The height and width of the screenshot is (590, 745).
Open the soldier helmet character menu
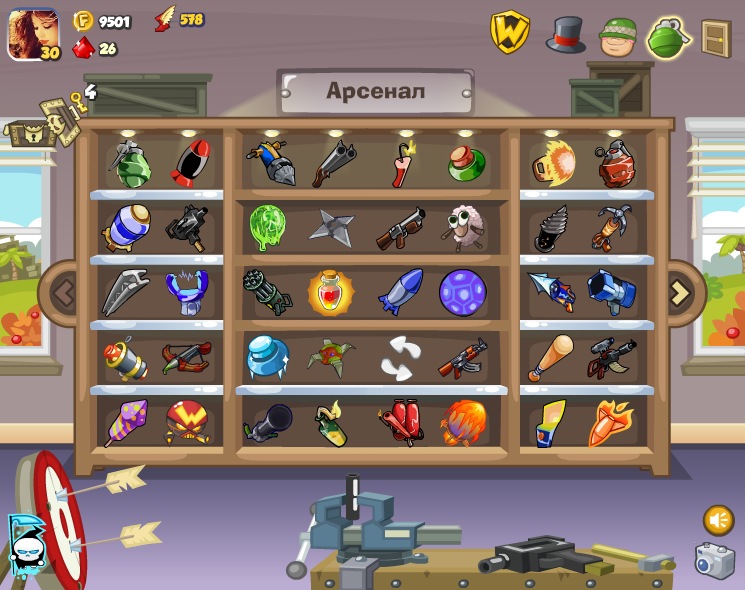click(618, 37)
